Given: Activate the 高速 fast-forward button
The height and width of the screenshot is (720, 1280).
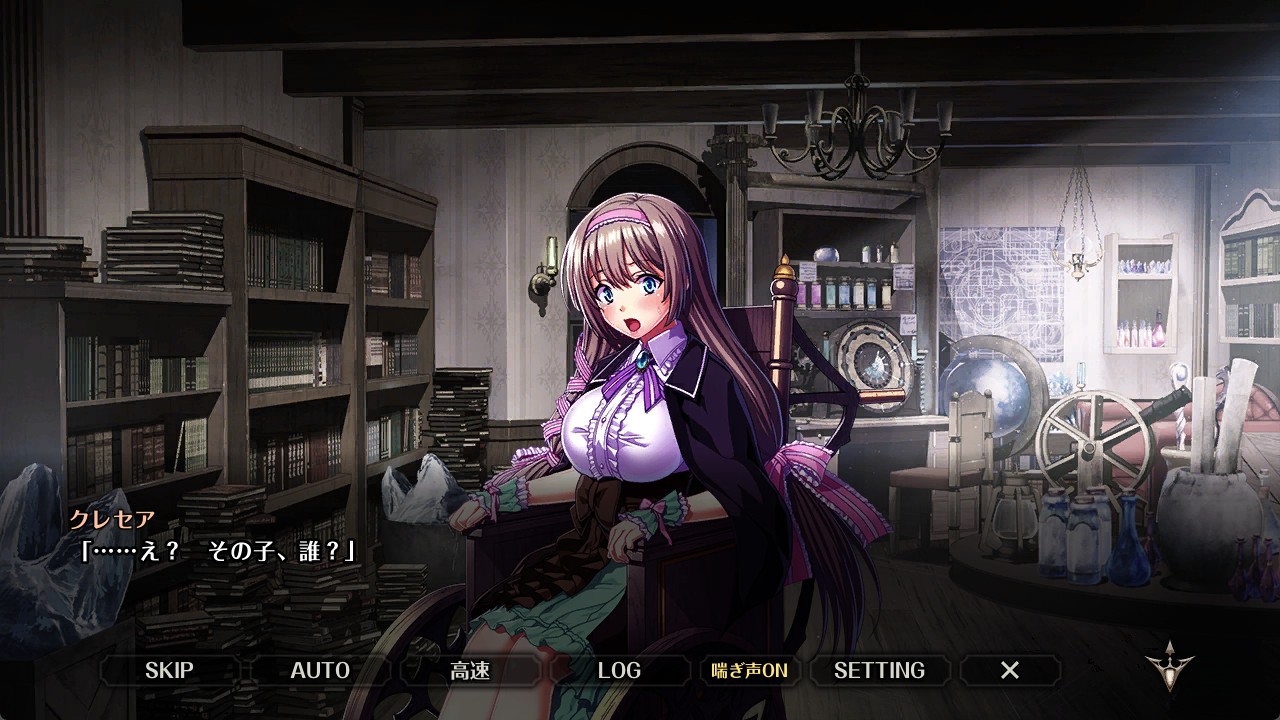Looking at the screenshot, I should (x=470, y=670).
